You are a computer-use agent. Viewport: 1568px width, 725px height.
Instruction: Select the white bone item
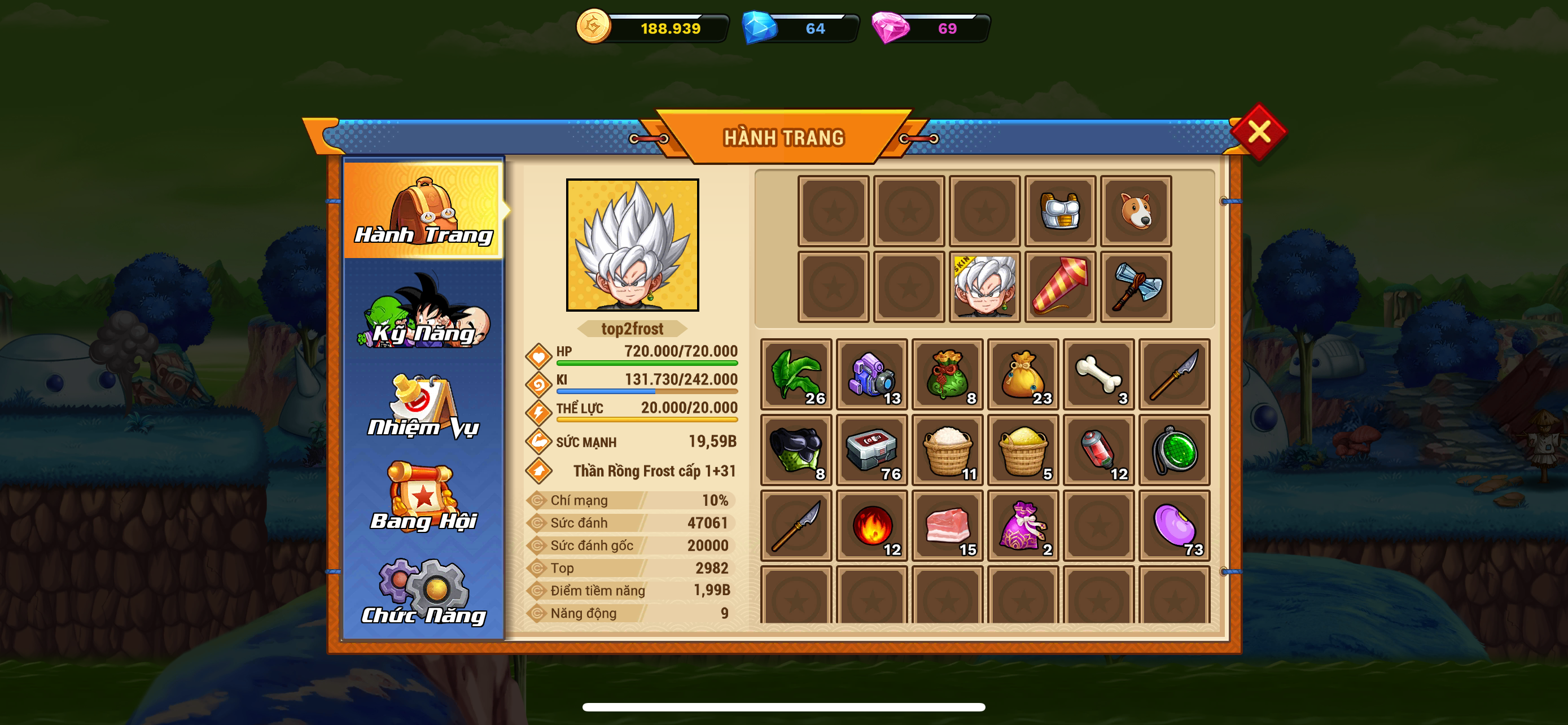tap(1098, 374)
